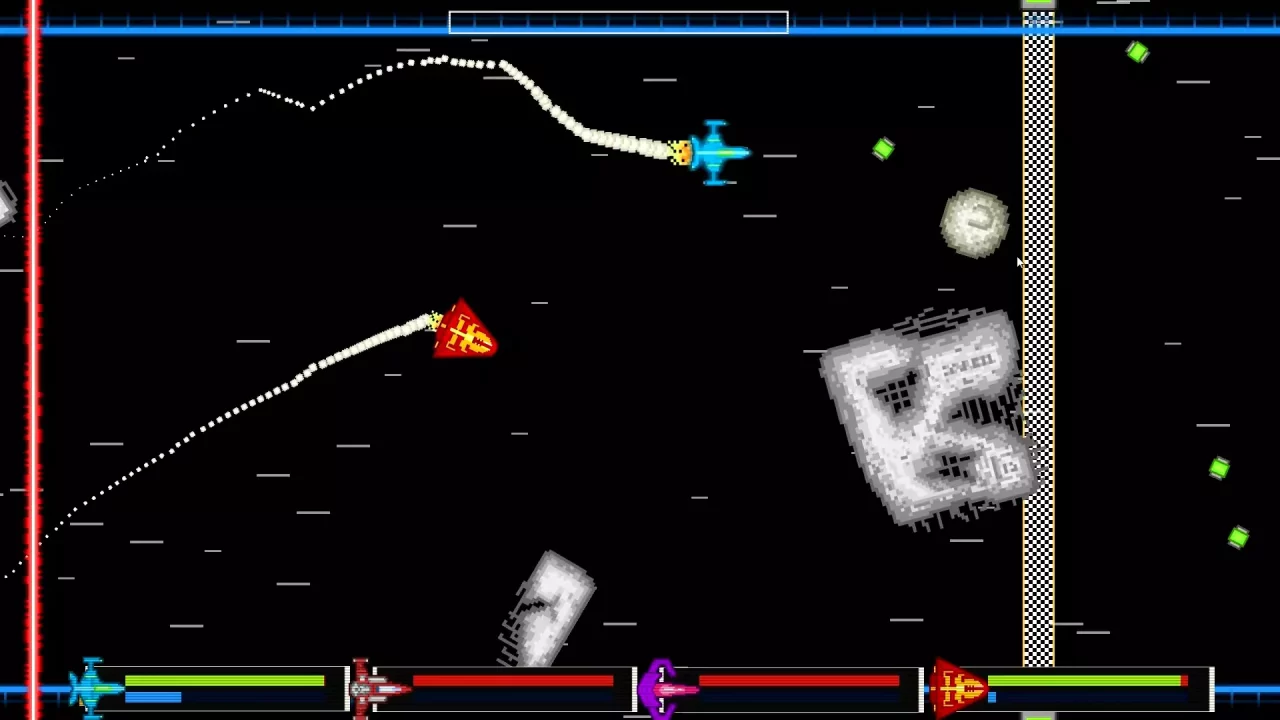The image size is (1280, 720).
Task: Select the orange triangular ship icon in the HUD
Action: pyautogui.click(x=957, y=688)
